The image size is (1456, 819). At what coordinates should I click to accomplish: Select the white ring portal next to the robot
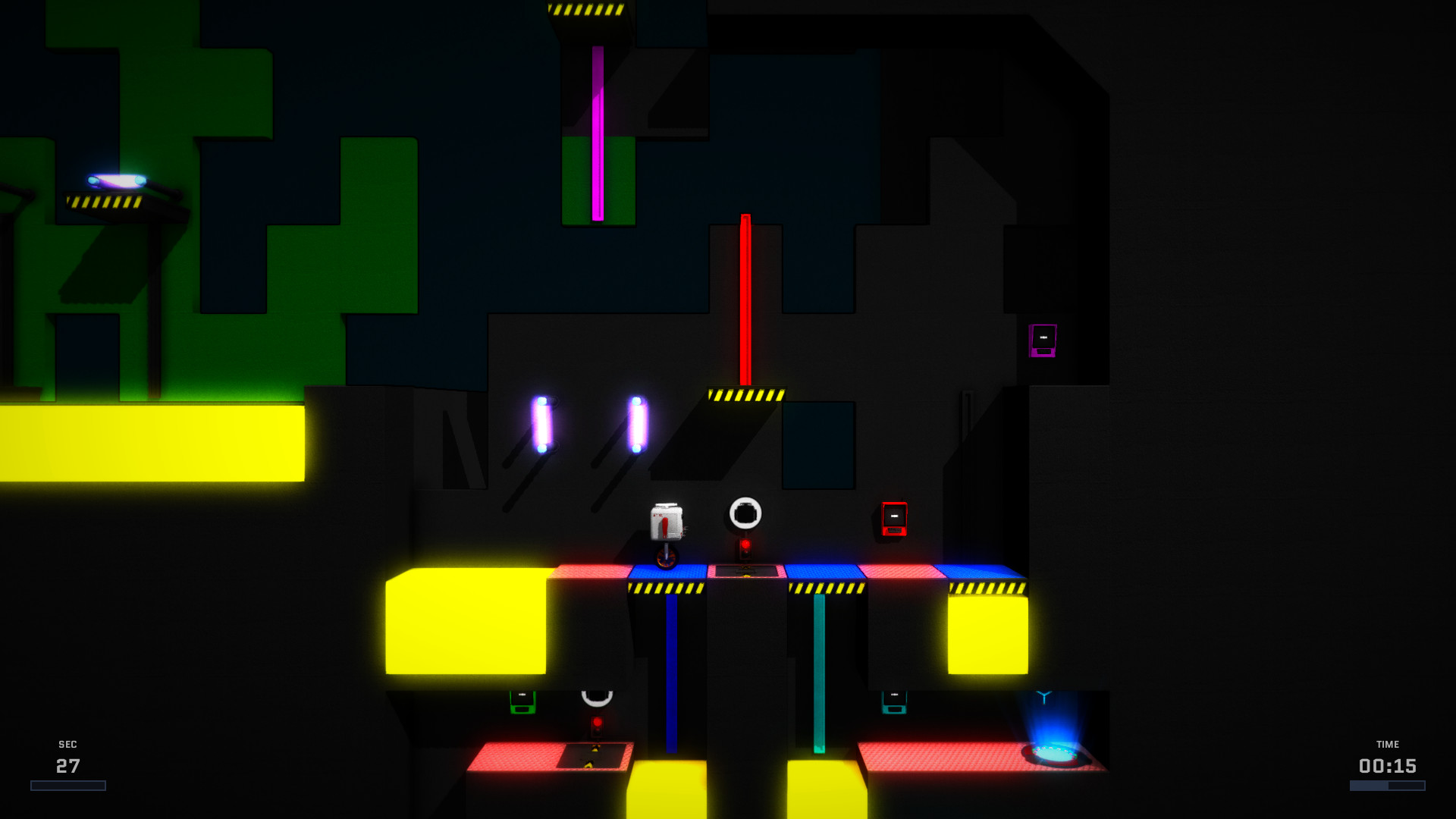click(x=746, y=510)
